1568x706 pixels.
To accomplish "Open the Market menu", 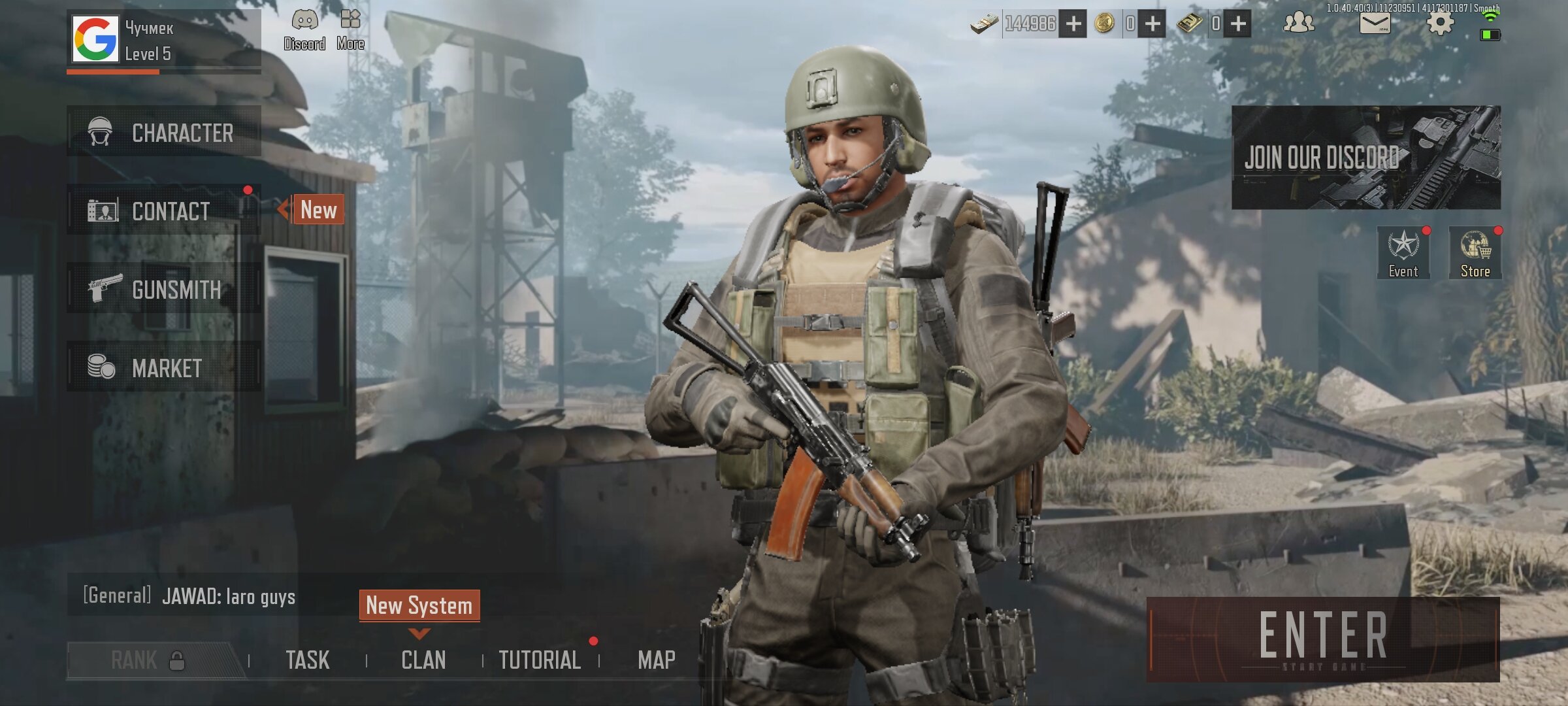I will [163, 367].
